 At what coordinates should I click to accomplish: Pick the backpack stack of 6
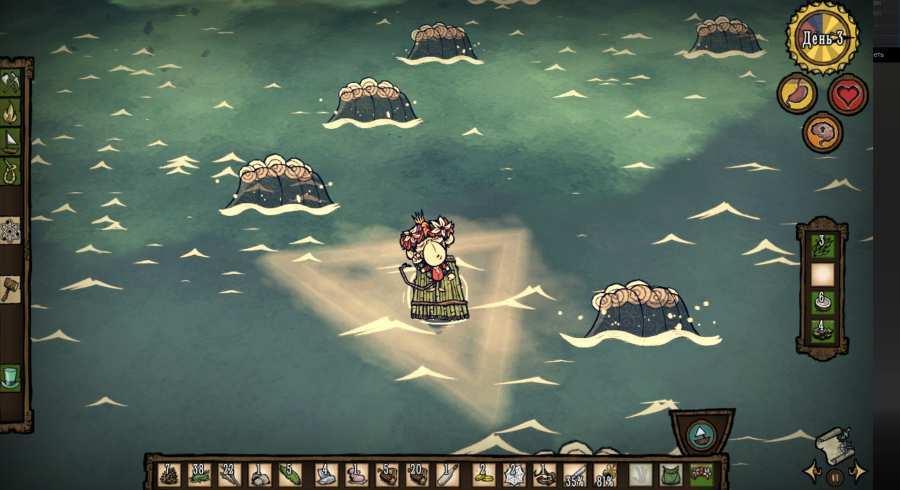click(822, 302)
